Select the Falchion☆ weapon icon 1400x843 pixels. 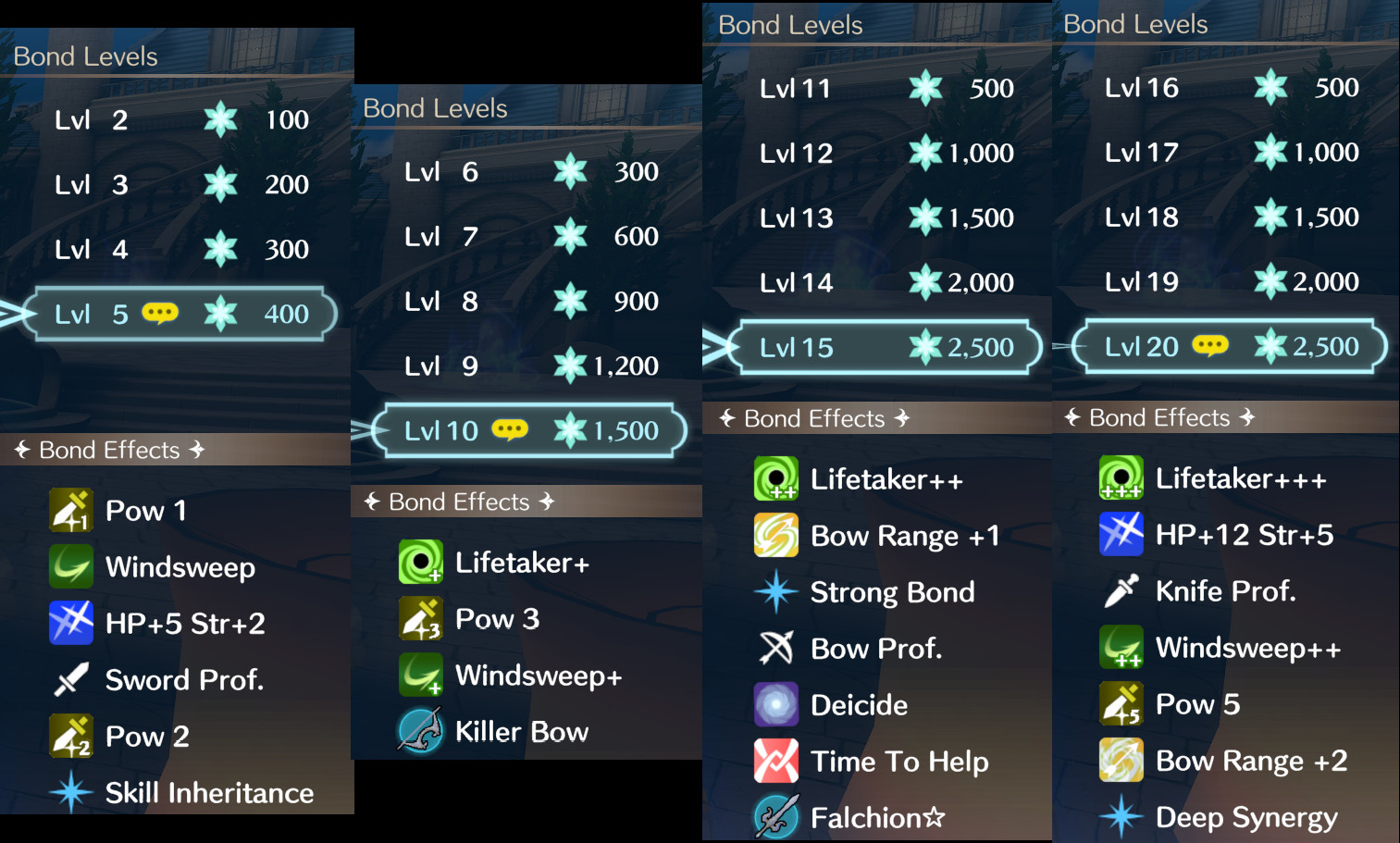pyautogui.click(x=776, y=817)
